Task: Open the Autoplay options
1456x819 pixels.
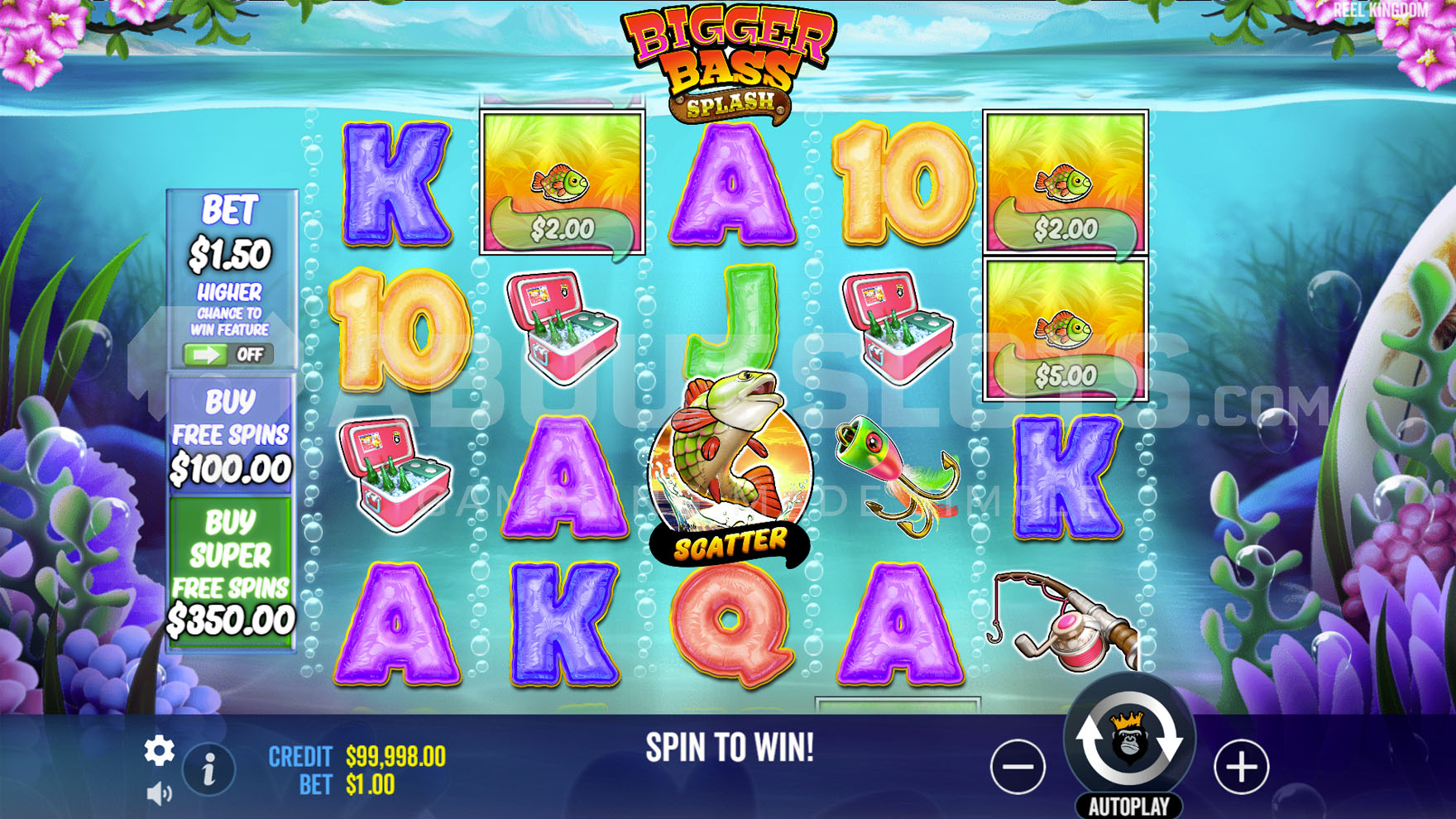Action: click(1128, 807)
